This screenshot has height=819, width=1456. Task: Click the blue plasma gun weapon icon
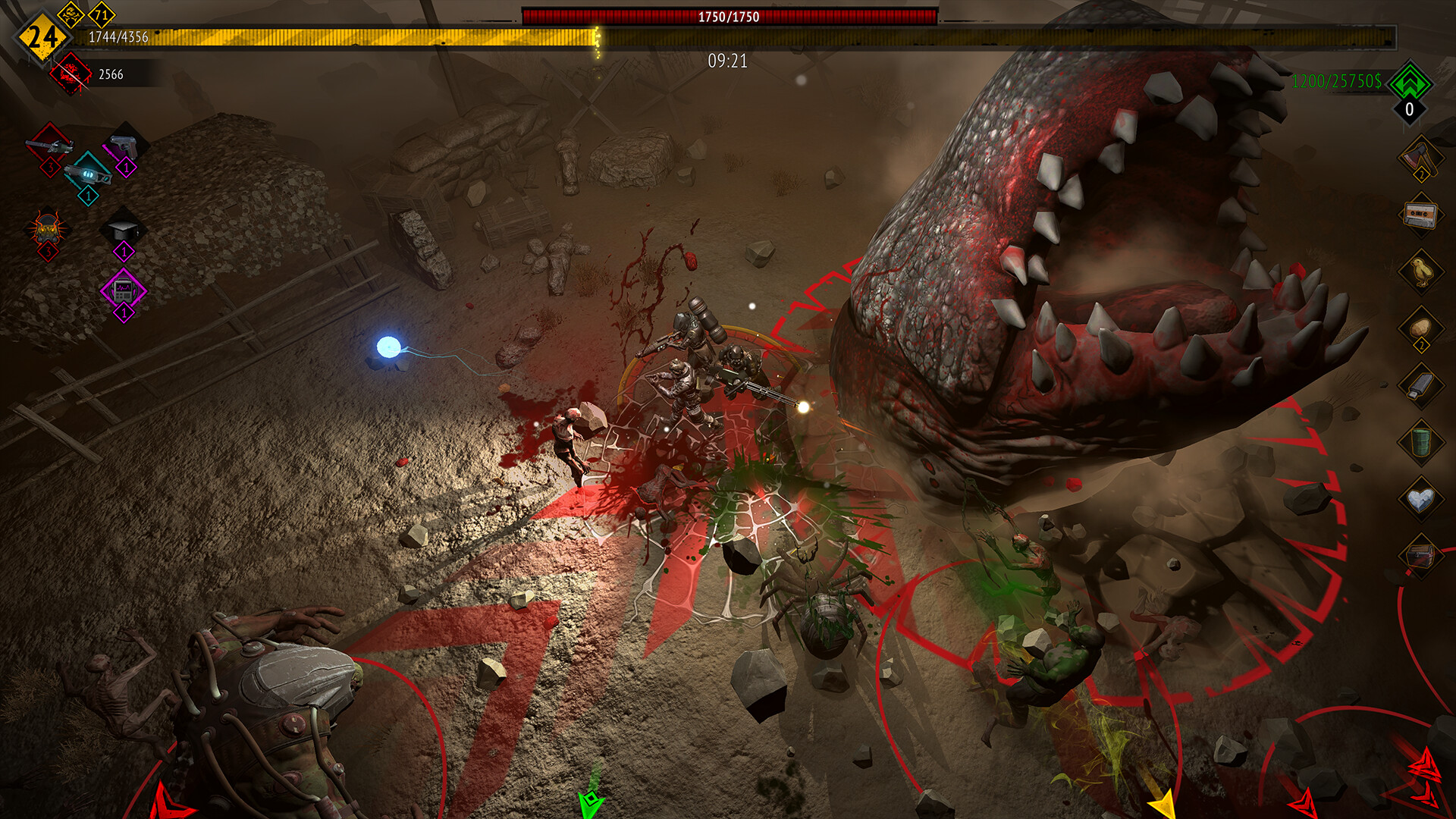pos(87,175)
